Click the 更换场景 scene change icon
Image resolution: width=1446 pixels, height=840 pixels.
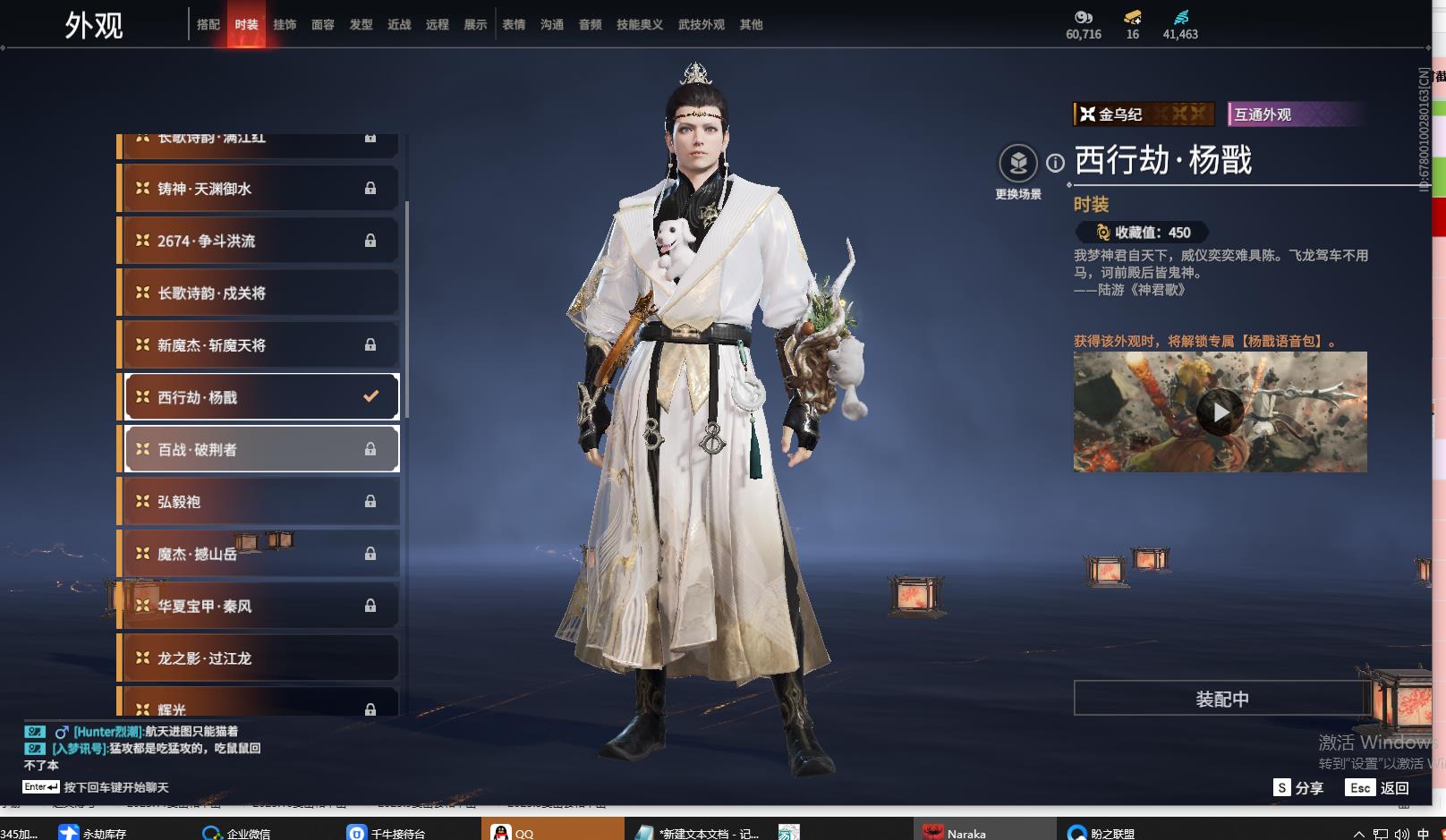[x=1018, y=164]
